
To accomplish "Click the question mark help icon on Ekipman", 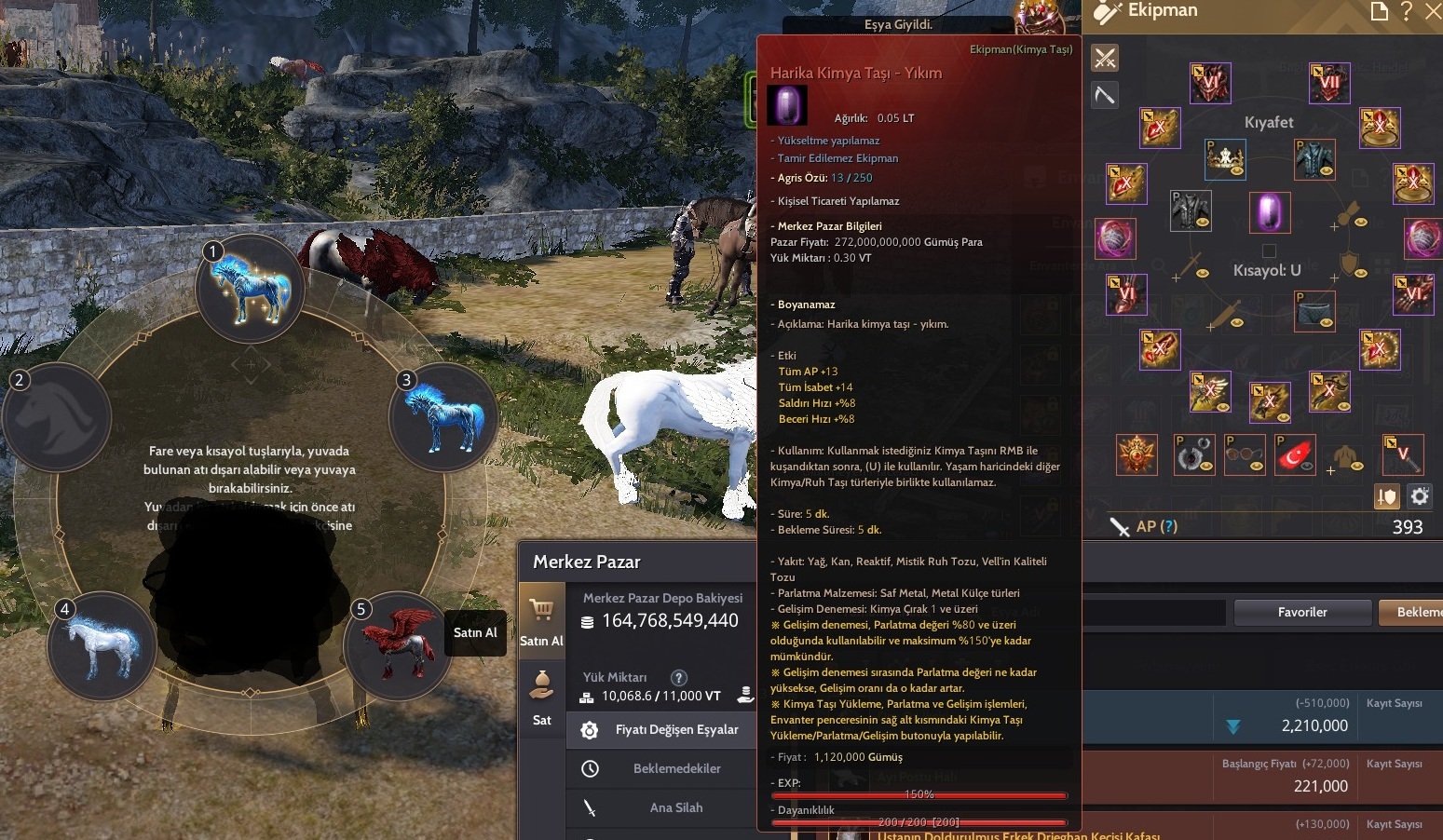I will (1407, 11).
